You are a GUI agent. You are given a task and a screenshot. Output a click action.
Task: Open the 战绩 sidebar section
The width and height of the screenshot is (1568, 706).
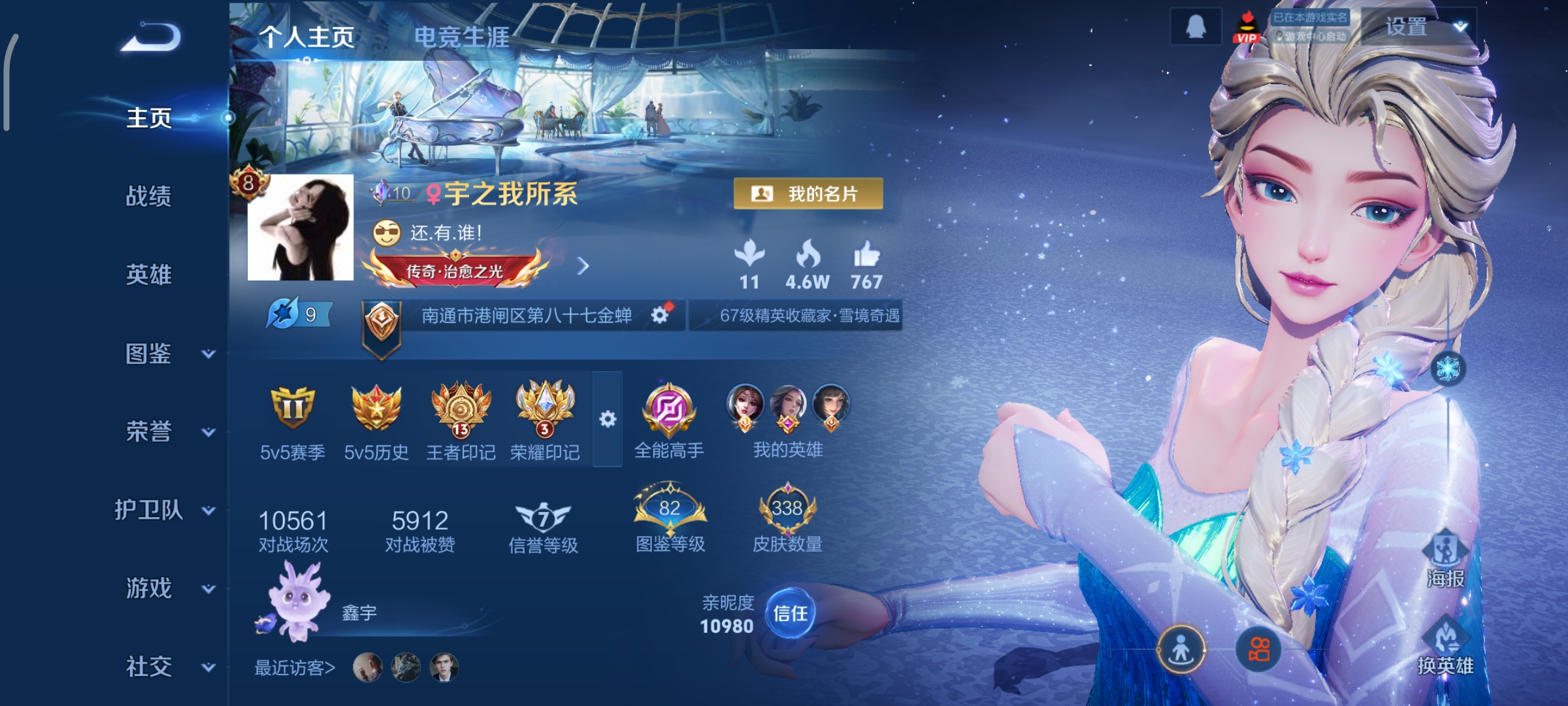(148, 196)
